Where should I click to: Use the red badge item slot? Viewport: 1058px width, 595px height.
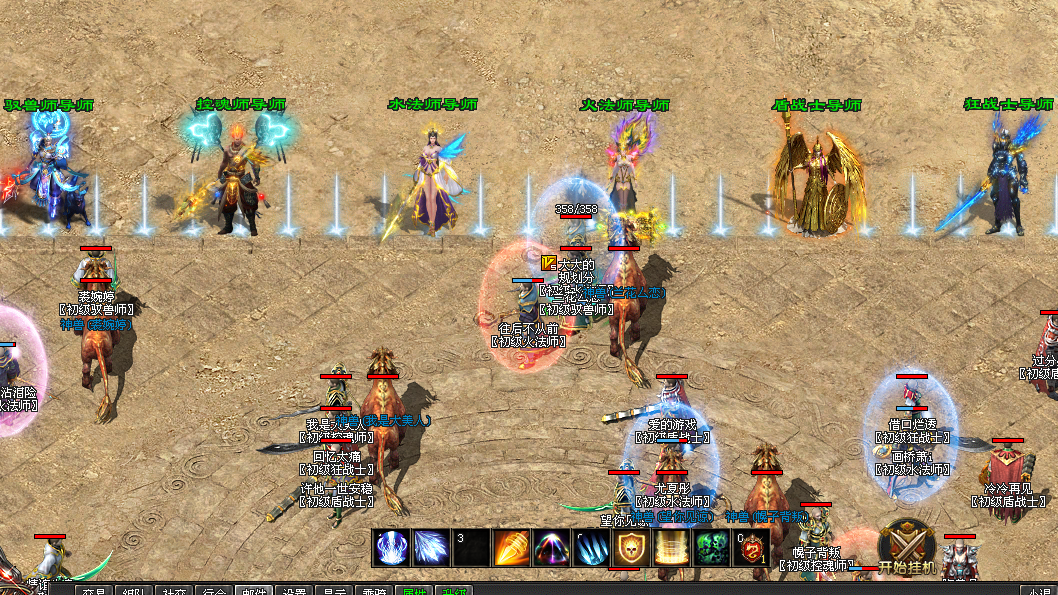click(x=751, y=547)
